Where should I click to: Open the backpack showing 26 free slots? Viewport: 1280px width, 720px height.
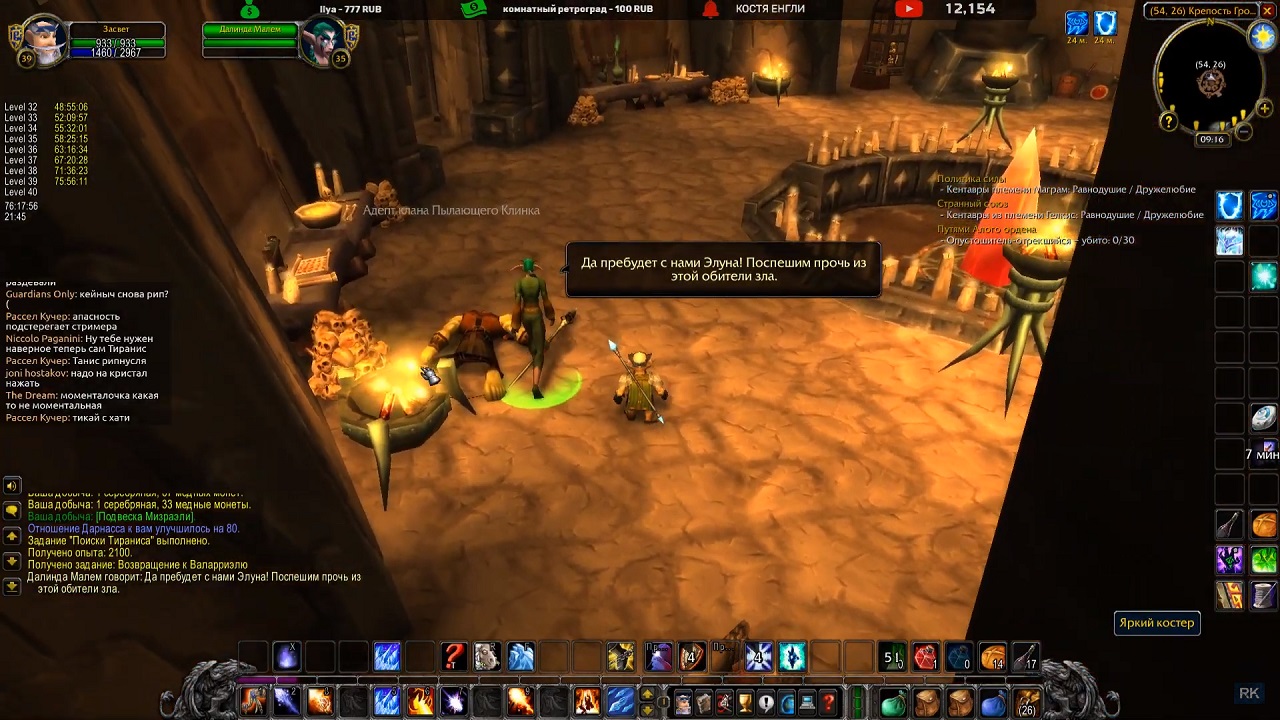(x=1026, y=703)
